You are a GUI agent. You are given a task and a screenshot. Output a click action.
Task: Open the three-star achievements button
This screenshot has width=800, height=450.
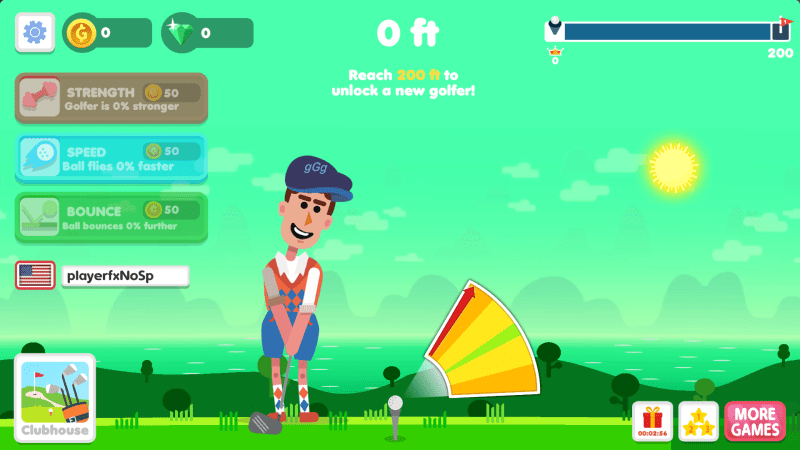(698, 421)
